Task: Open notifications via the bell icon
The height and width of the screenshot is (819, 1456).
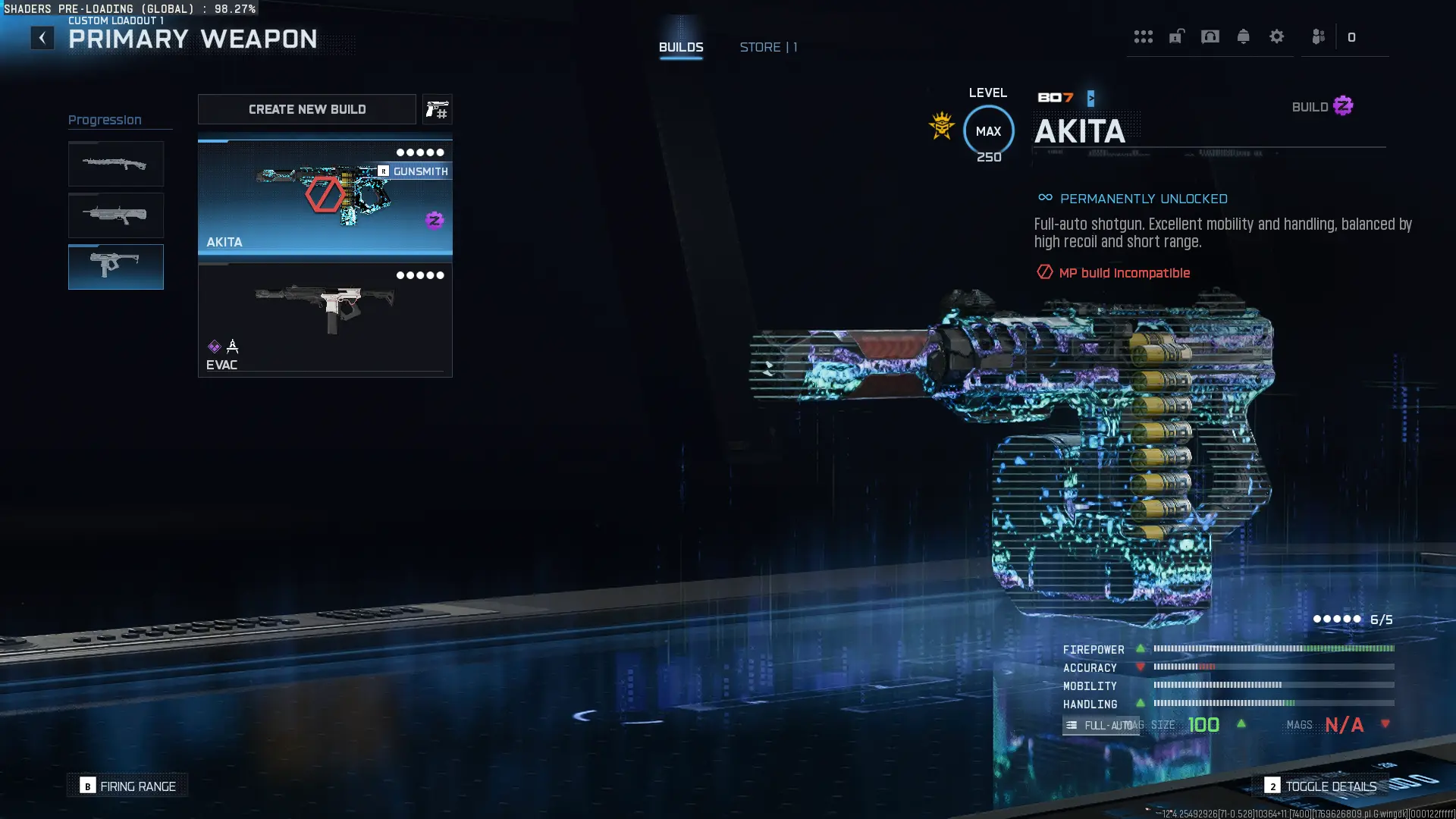Action: (1244, 37)
